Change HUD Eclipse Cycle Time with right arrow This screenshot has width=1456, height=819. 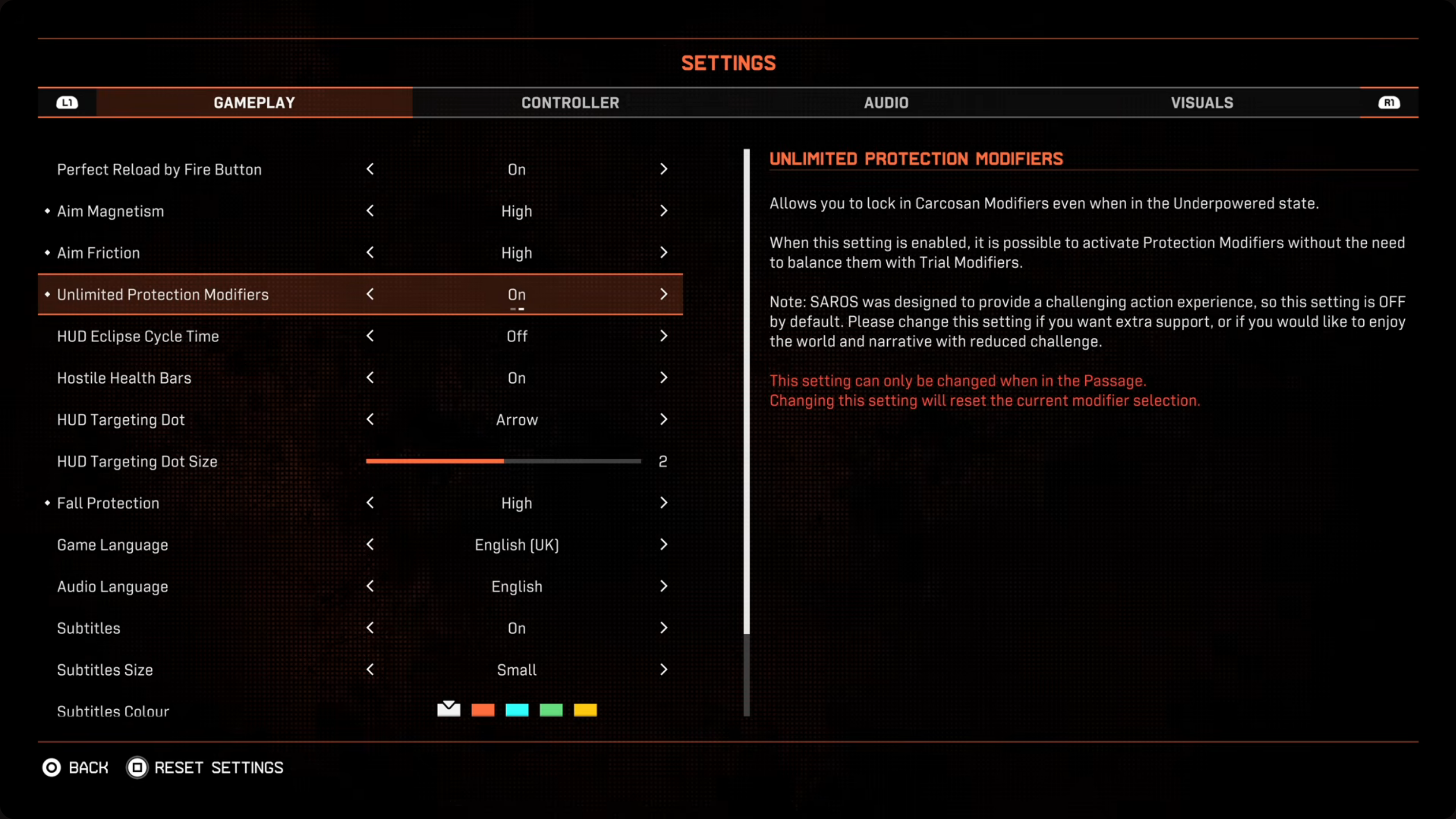click(x=663, y=336)
